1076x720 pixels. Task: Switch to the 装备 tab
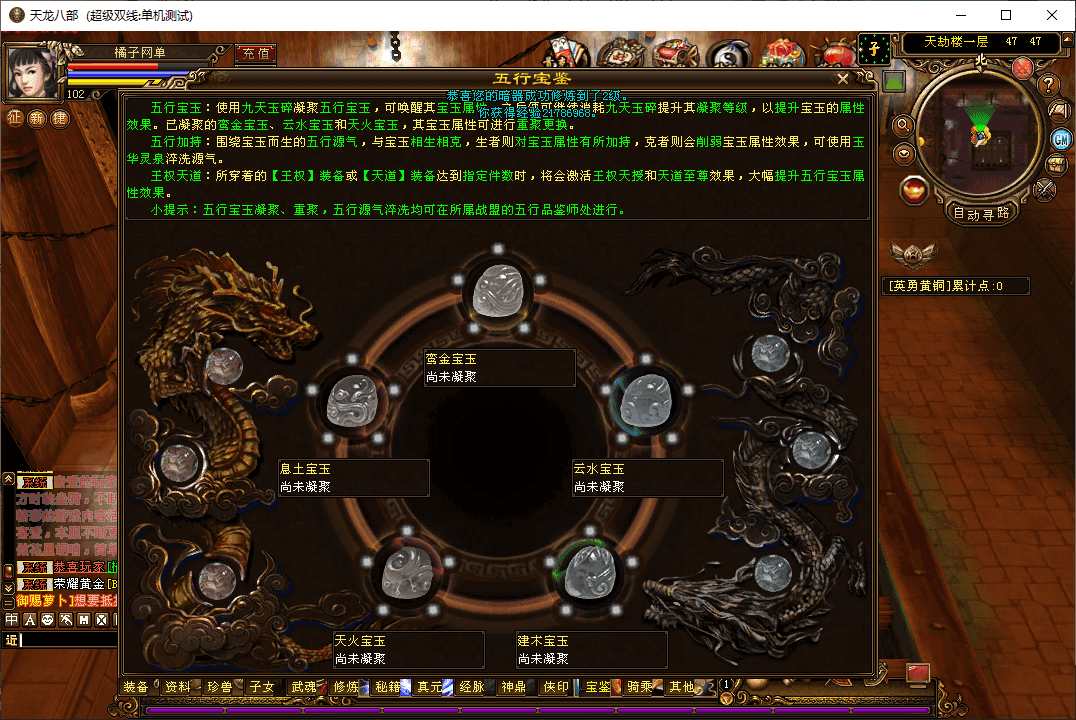(x=136, y=687)
